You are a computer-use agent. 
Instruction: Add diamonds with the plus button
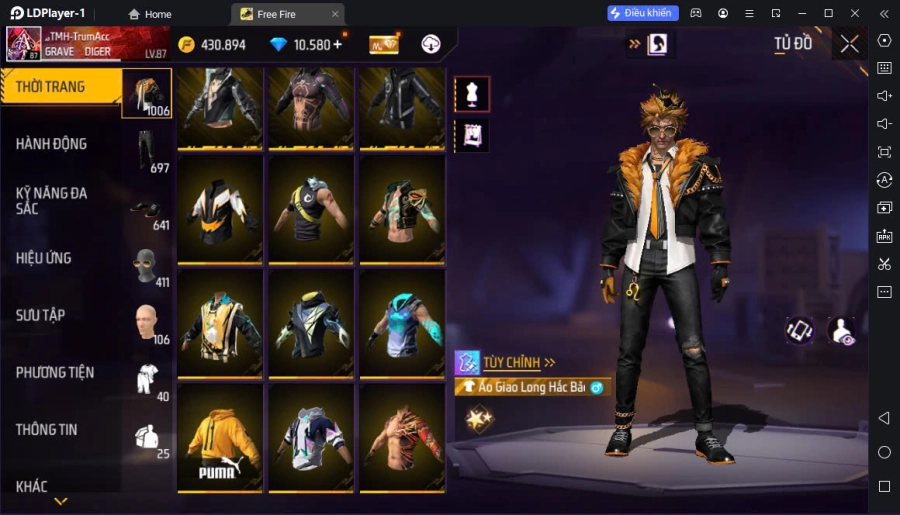pos(337,44)
